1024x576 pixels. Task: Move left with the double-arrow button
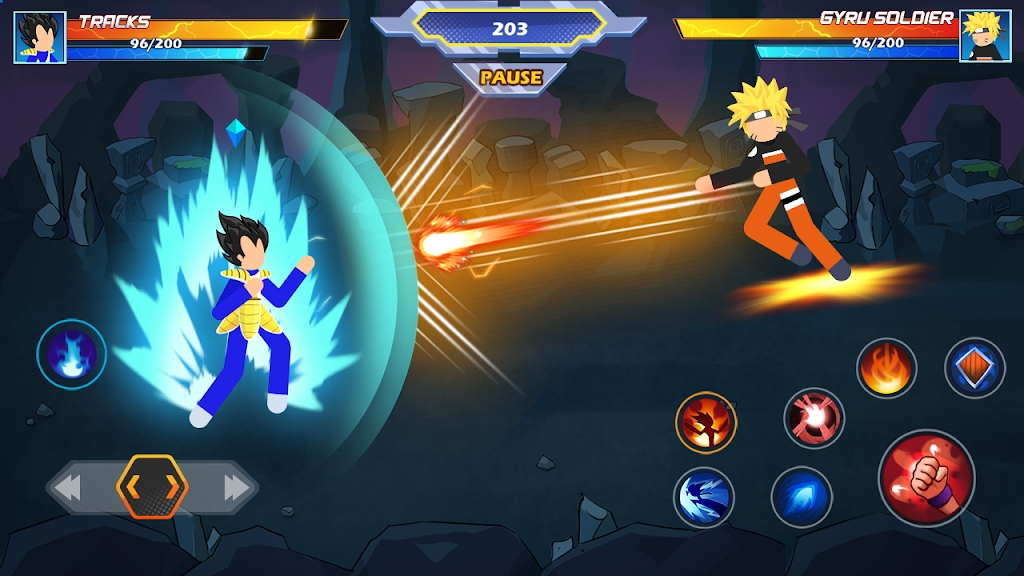pyautogui.click(x=68, y=488)
